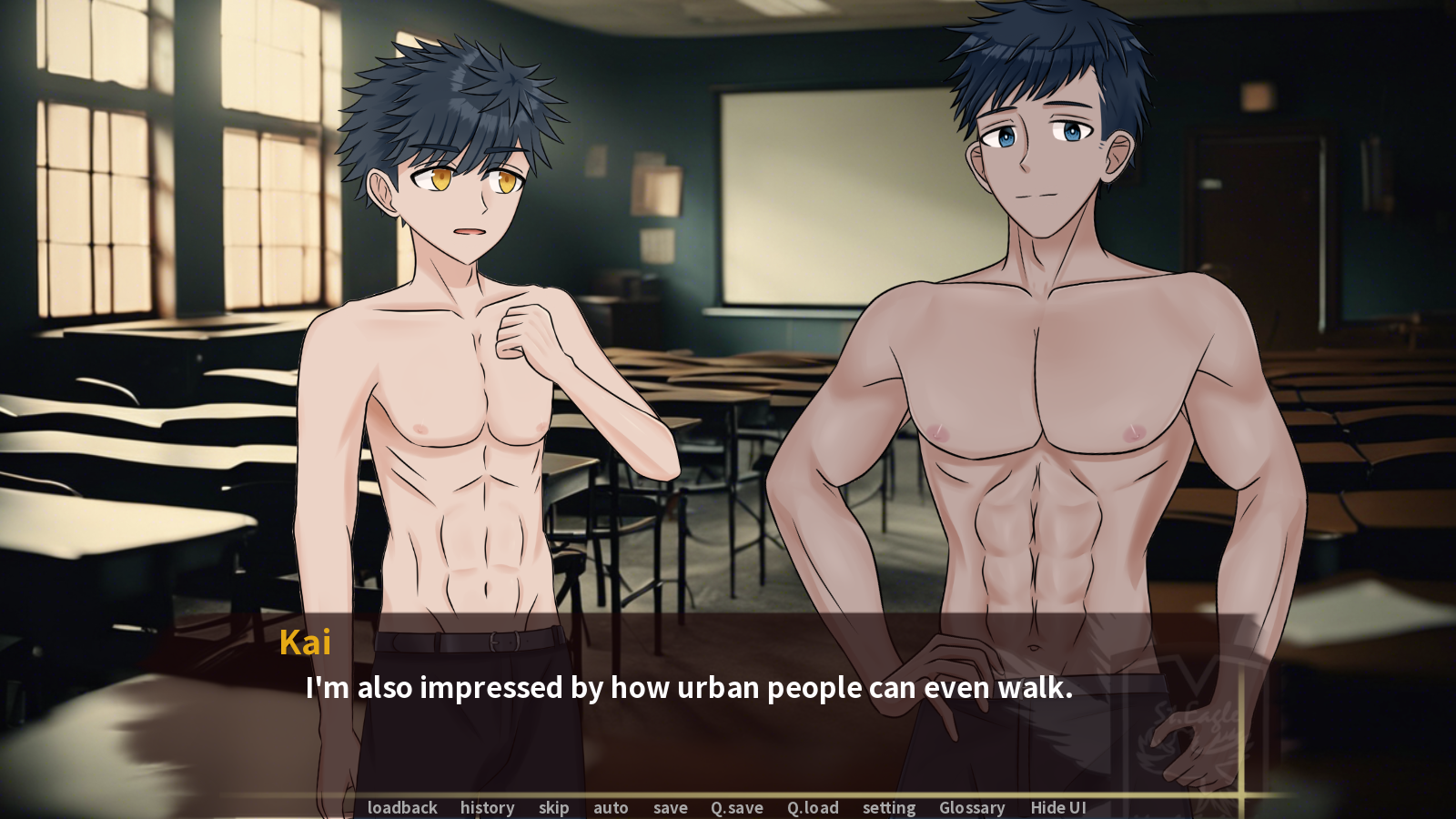Open the setting menu
The width and height of the screenshot is (1456, 819).
tap(889, 807)
